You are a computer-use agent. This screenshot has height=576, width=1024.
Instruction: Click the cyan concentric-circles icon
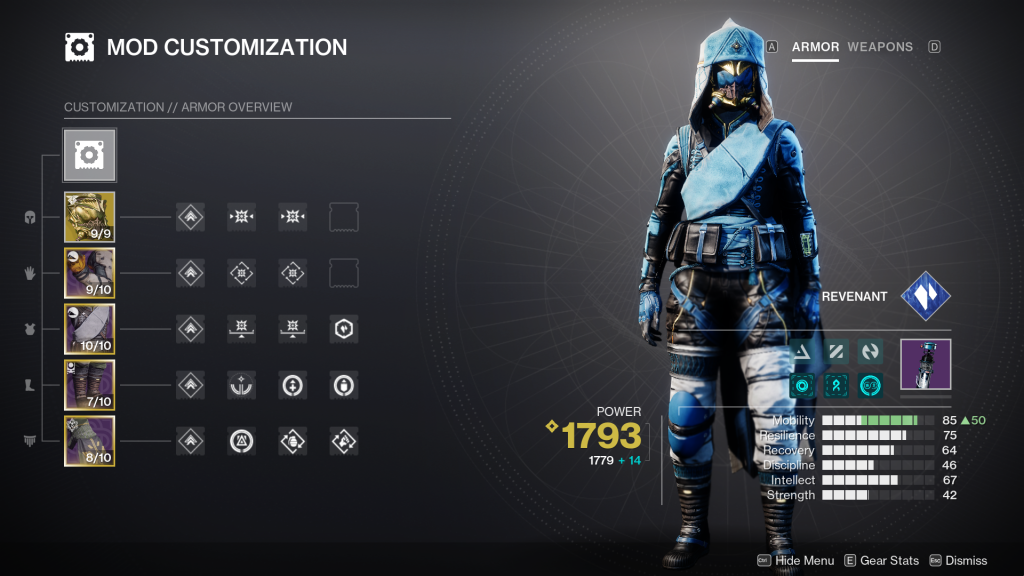pyautogui.click(x=802, y=384)
